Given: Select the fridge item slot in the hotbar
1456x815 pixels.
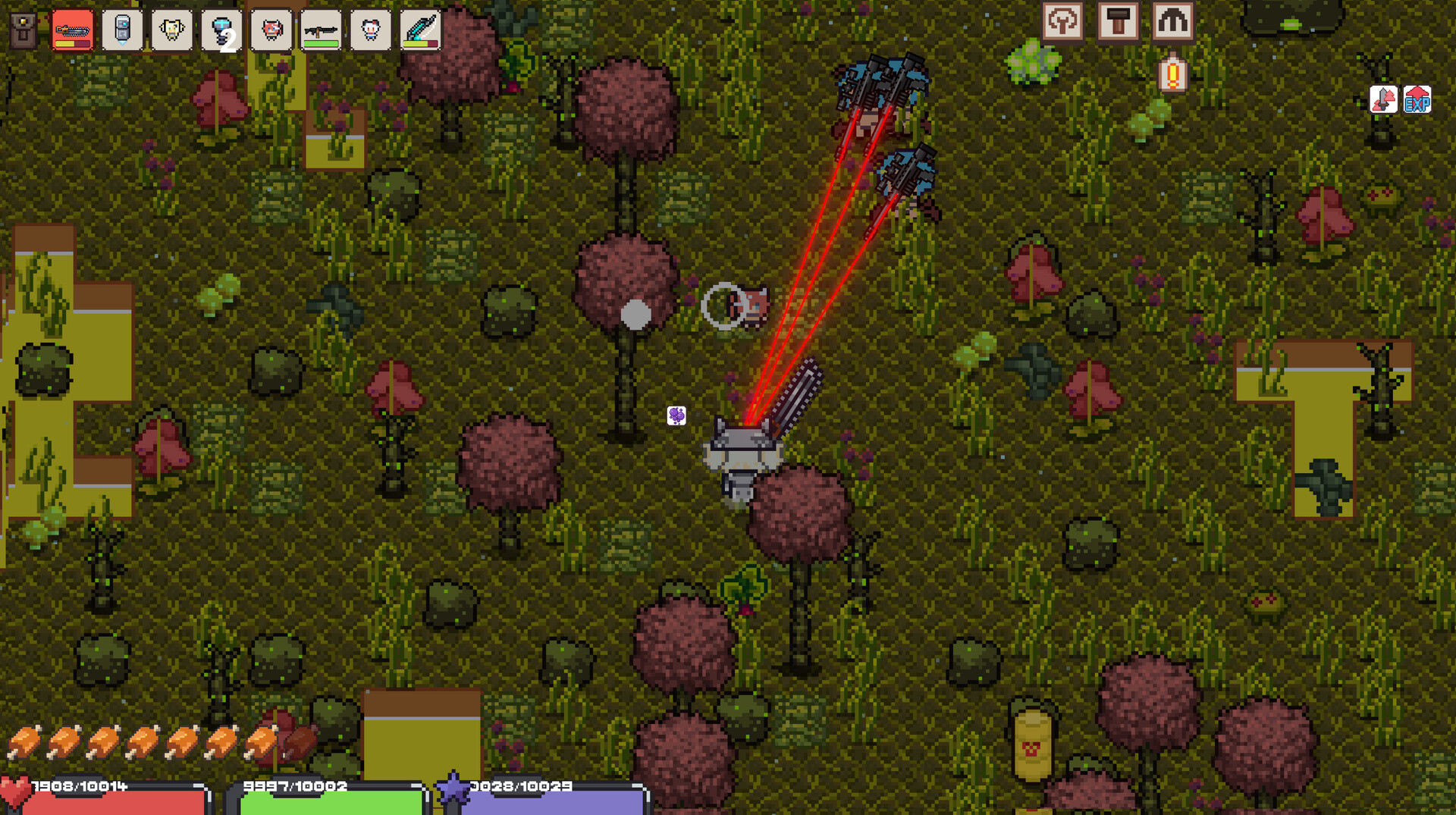Looking at the screenshot, I should tap(121, 30).
